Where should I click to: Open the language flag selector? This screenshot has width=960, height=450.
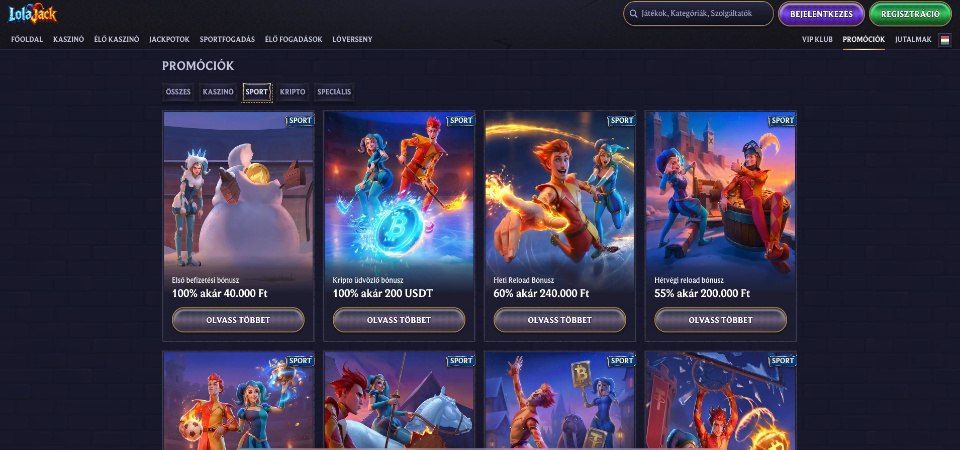pos(945,39)
